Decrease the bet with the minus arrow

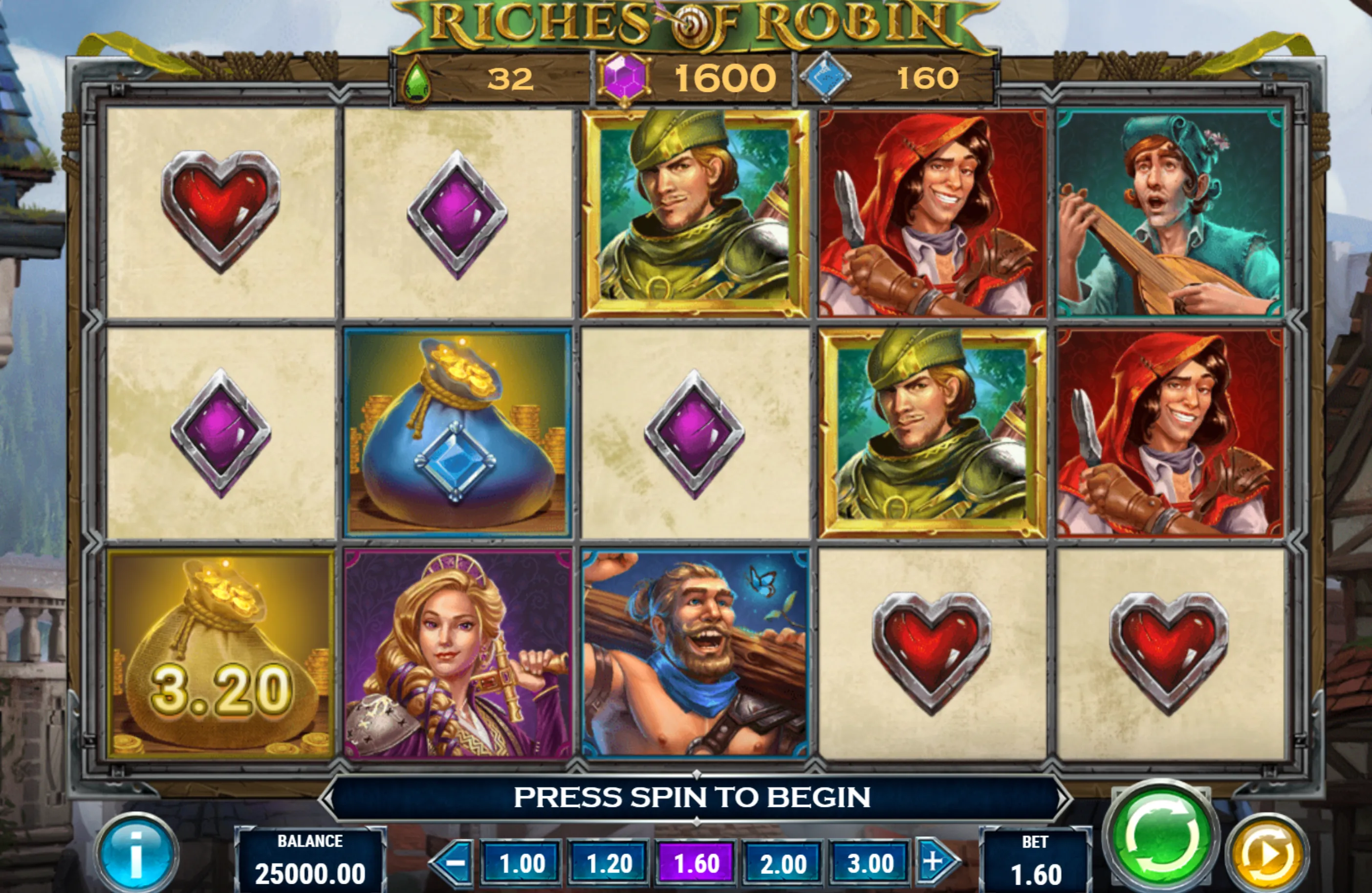[x=454, y=862]
